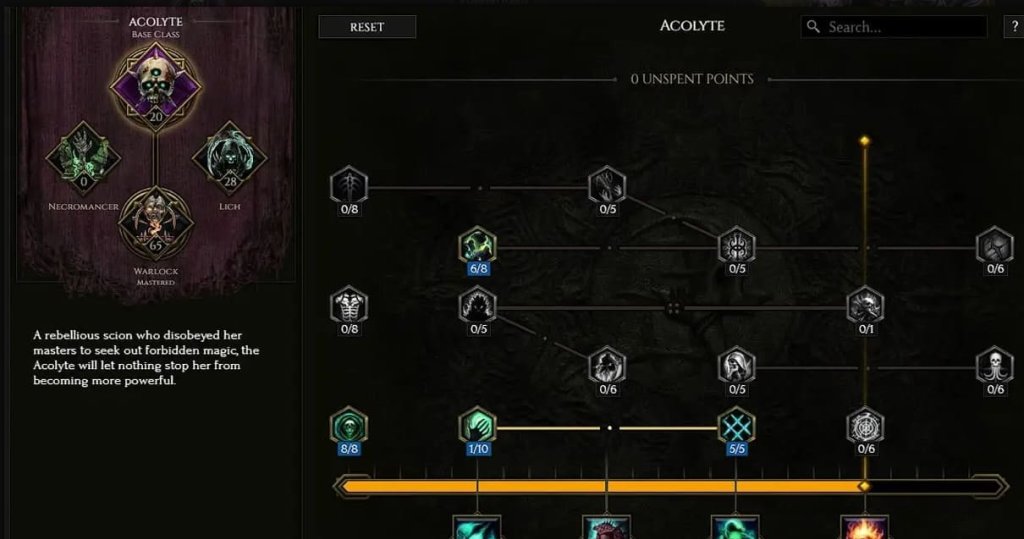Click the Reset button
Viewport: 1024px width, 539px height.
click(x=367, y=27)
